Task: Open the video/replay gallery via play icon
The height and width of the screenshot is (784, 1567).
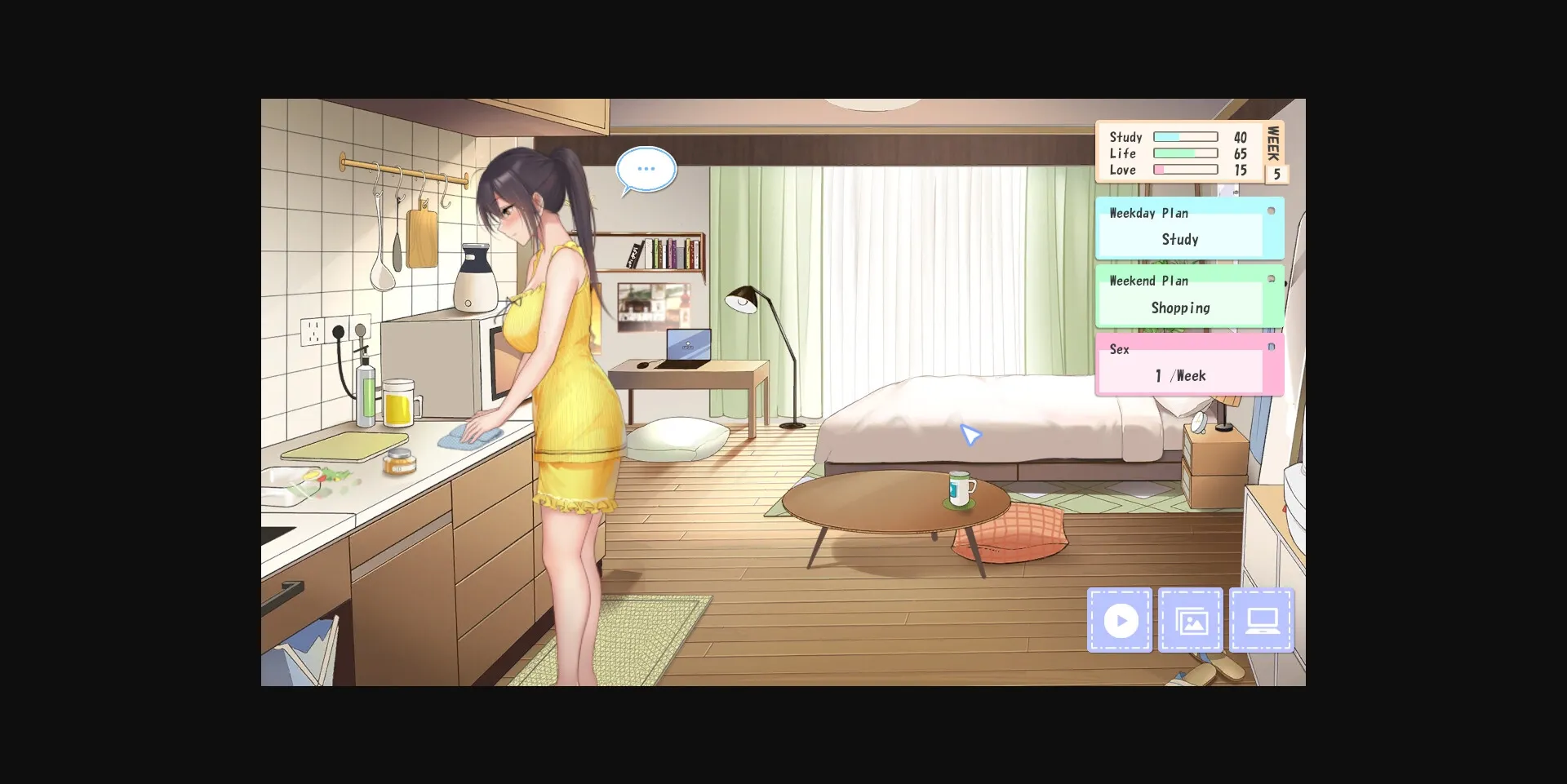Action: tap(1119, 620)
